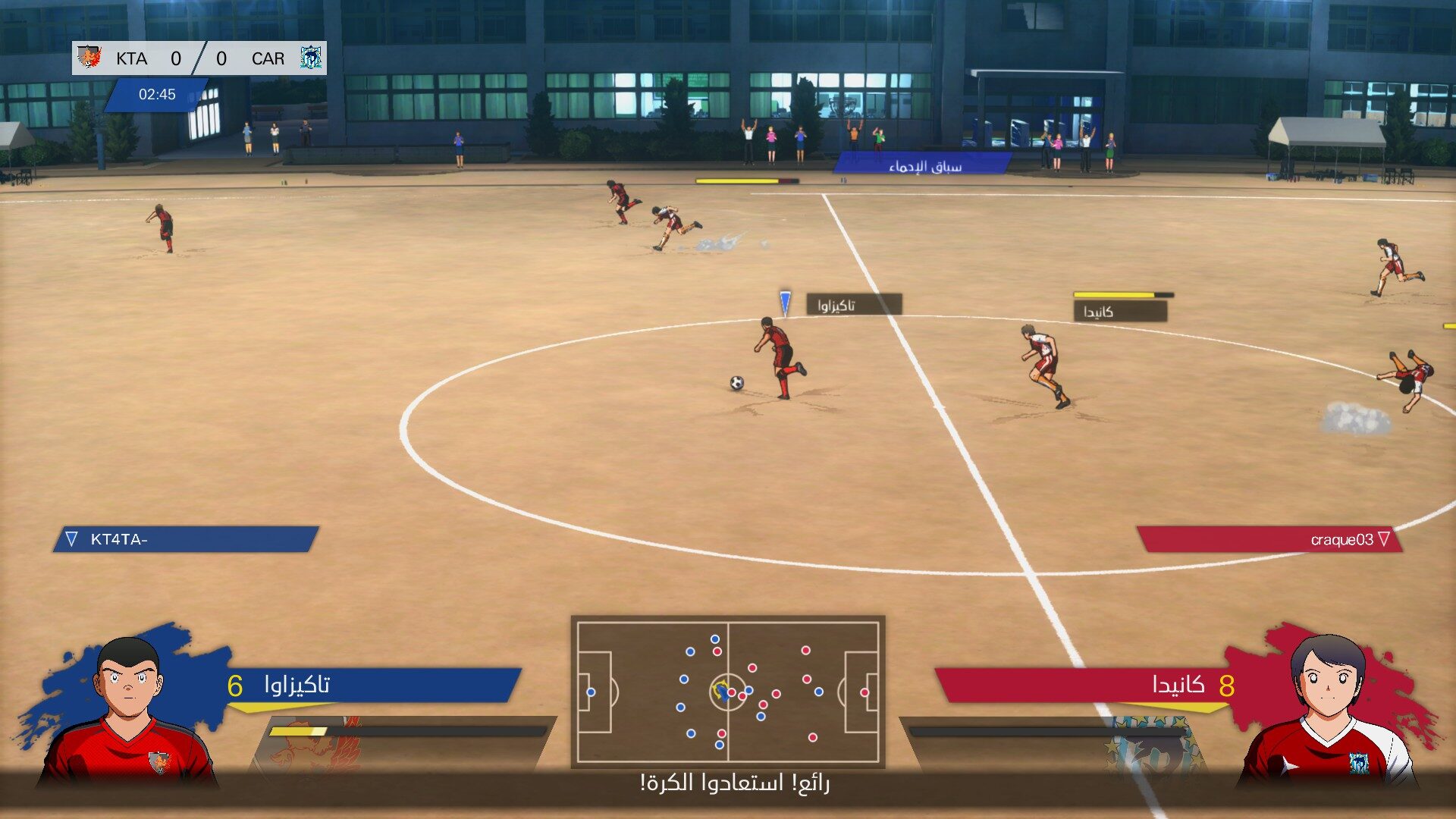Select the Kaneda number 8 portrait
Image resolution: width=1456 pixels, height=819 pixels.
click(x=1327, y=709)
